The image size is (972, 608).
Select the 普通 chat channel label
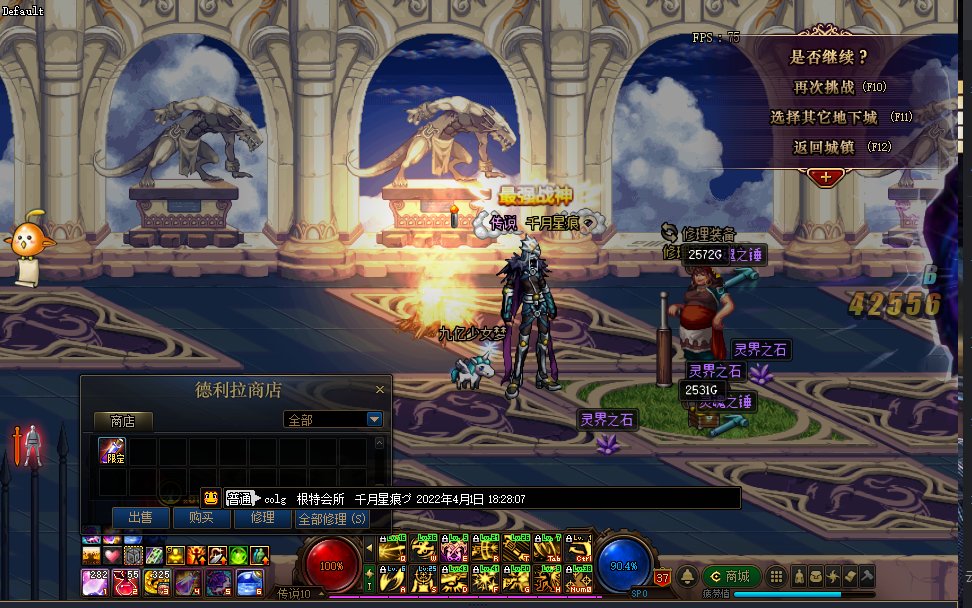241,498
